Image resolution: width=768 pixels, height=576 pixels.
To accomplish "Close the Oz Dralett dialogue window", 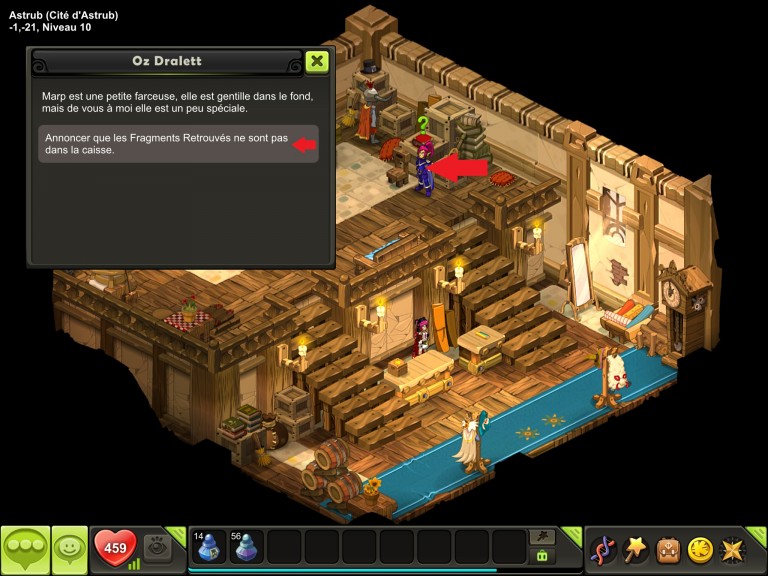I will point(317,62).
